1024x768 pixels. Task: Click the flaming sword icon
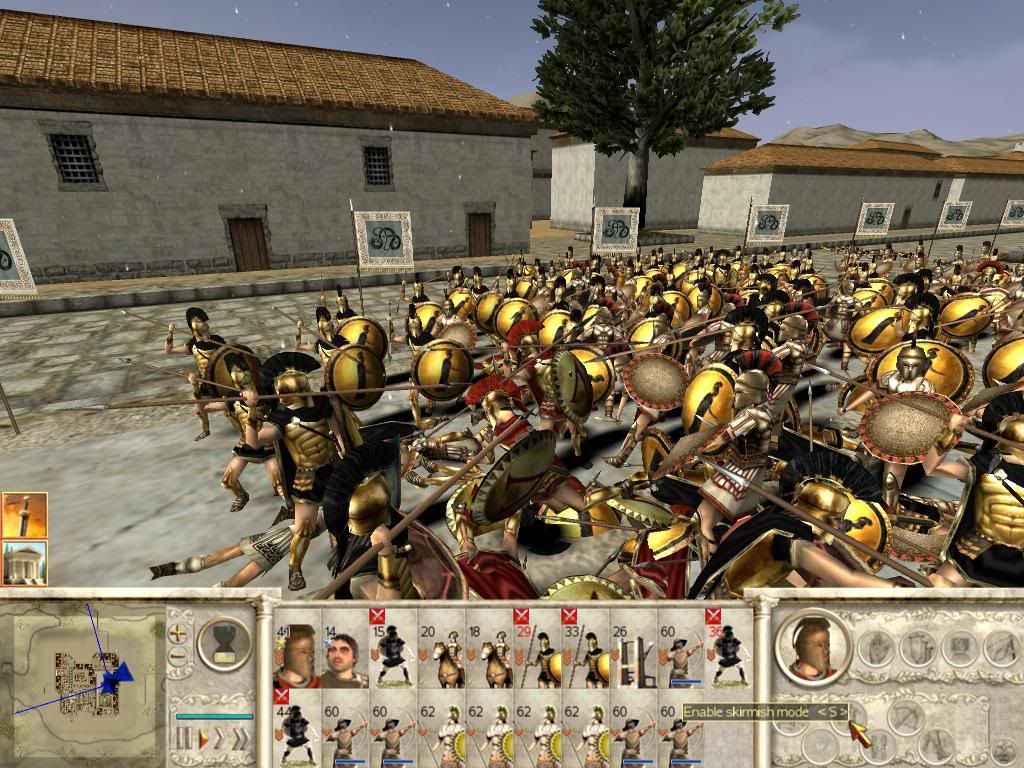pos(24,515)
